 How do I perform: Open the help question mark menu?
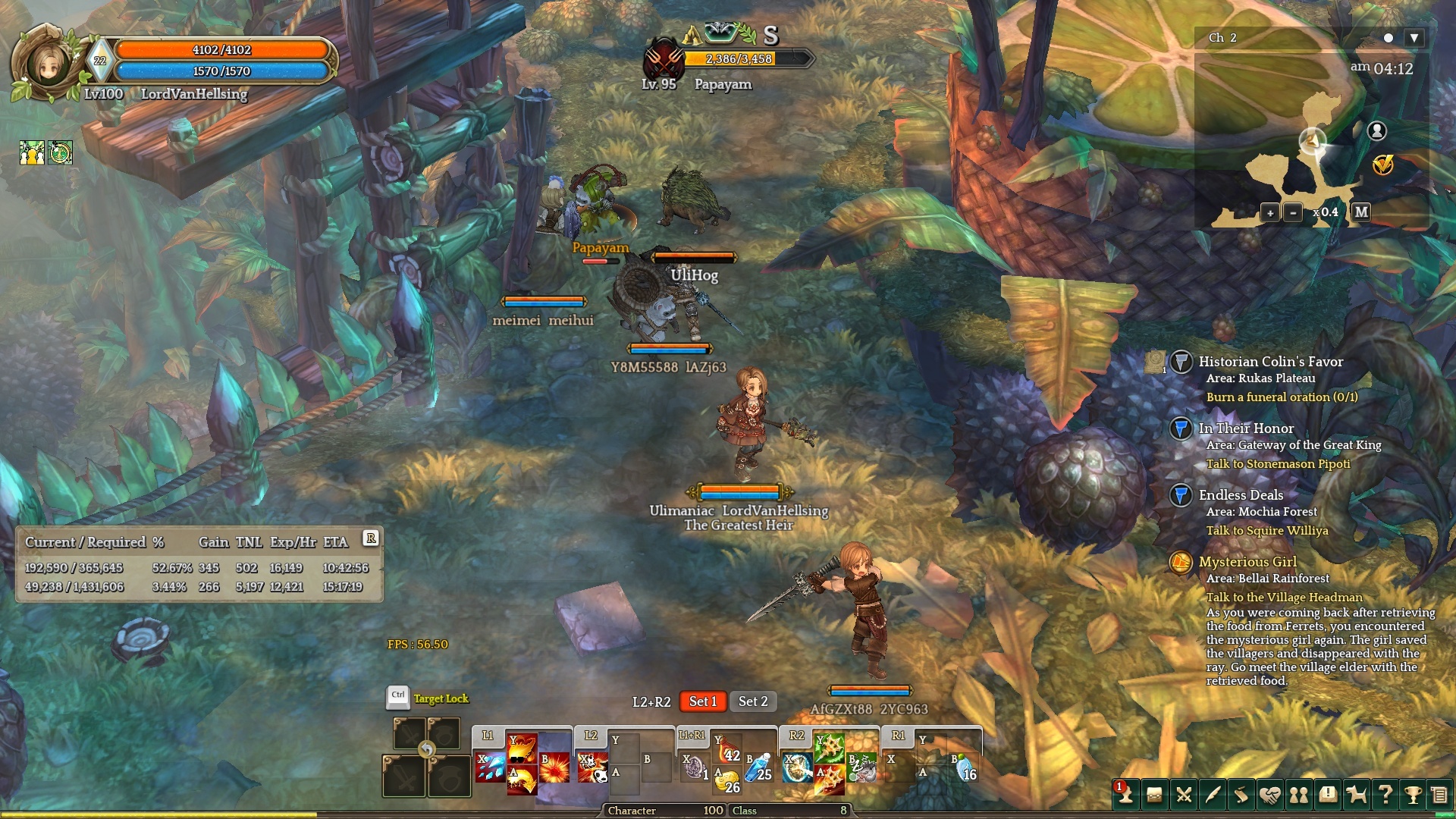tap(1385, 795)
